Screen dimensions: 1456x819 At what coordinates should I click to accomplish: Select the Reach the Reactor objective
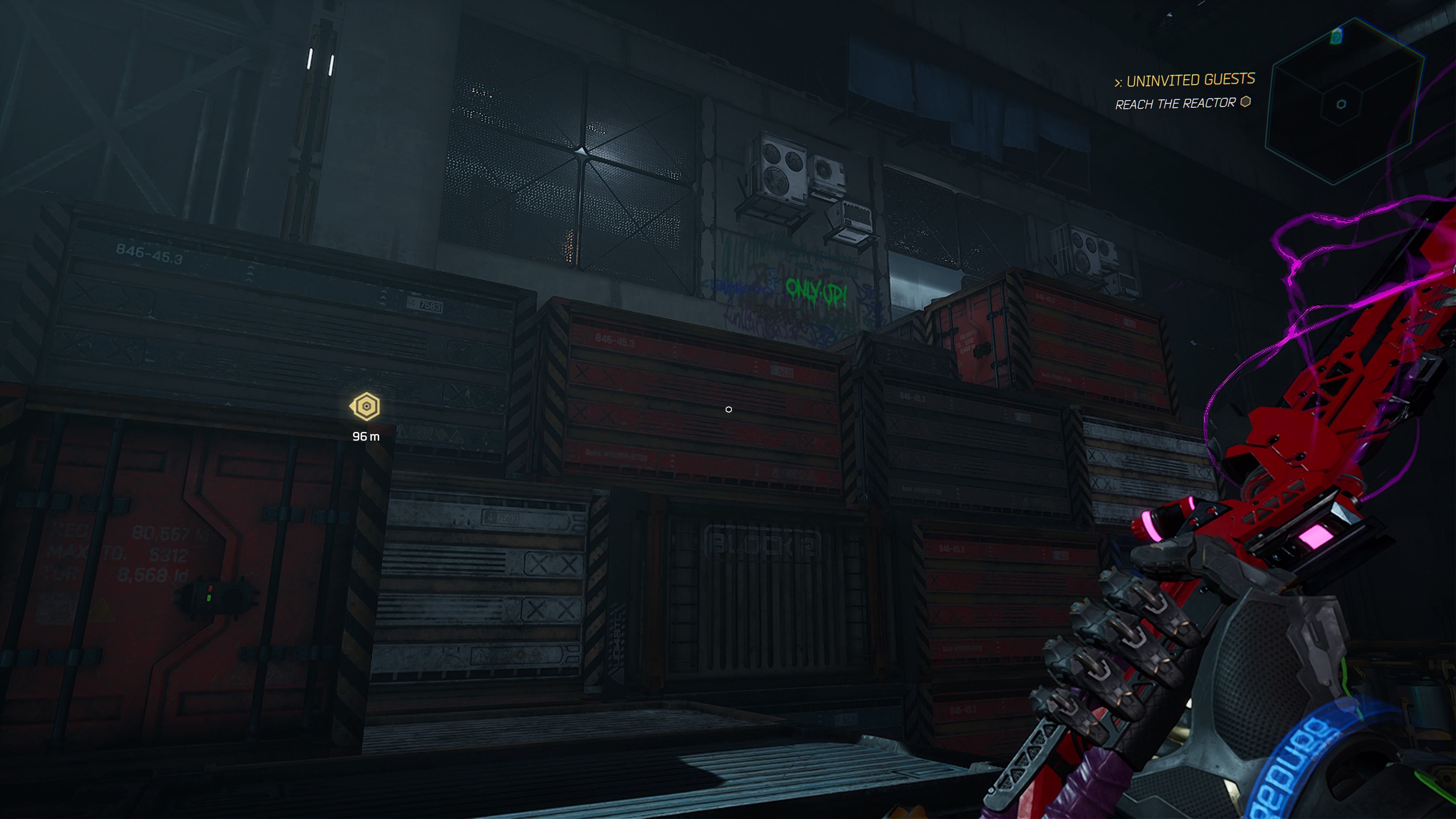1176,104
